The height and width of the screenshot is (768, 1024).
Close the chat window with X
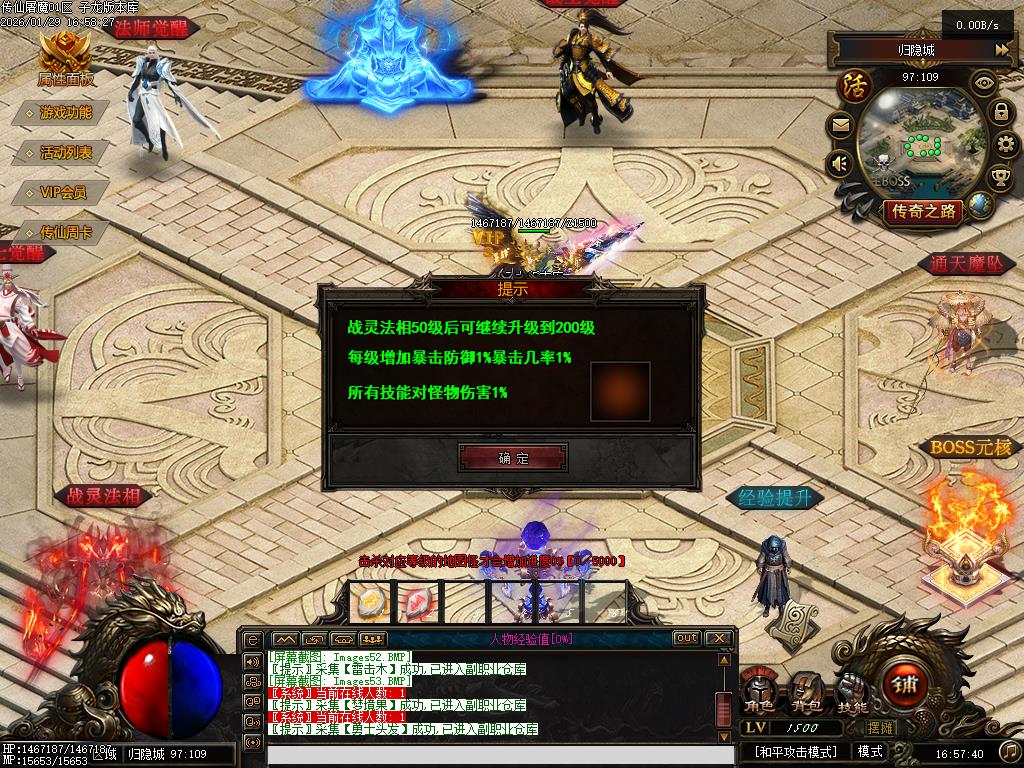click(719, 638)
